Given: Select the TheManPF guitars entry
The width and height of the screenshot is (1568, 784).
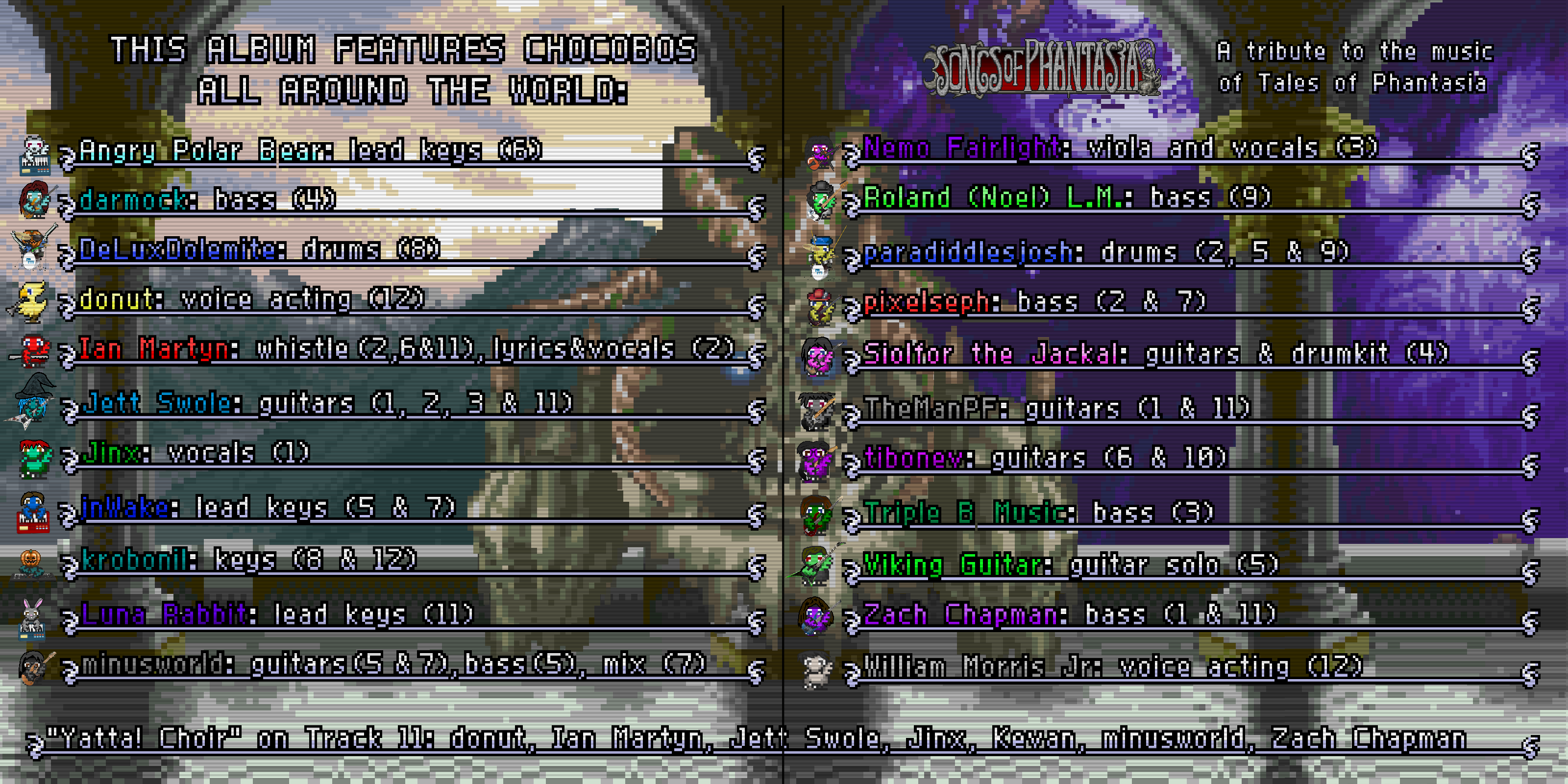Looking at the screenshot, I should (1057, 408).
